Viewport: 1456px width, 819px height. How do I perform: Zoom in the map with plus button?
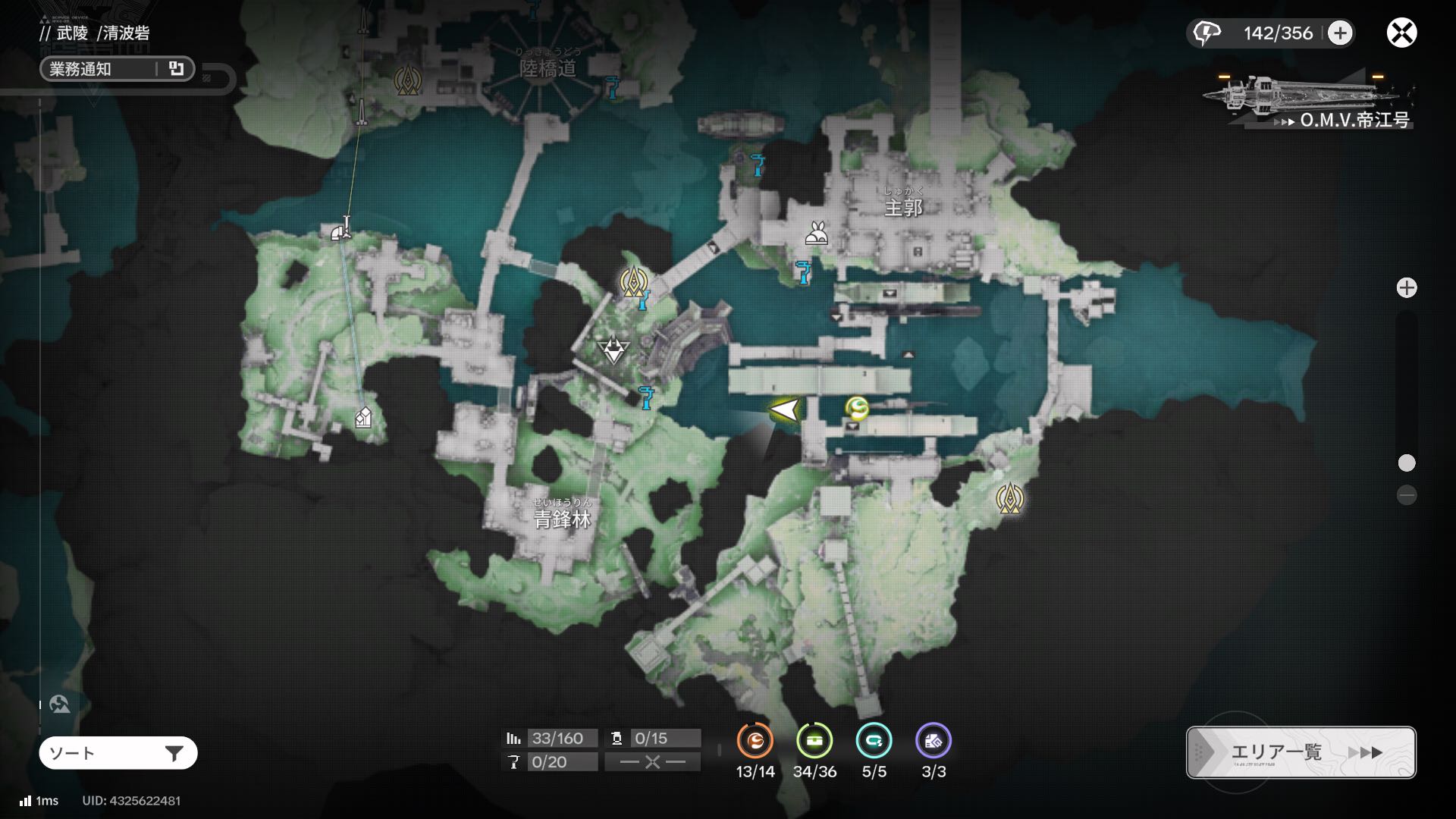(x=1407, y=288)
